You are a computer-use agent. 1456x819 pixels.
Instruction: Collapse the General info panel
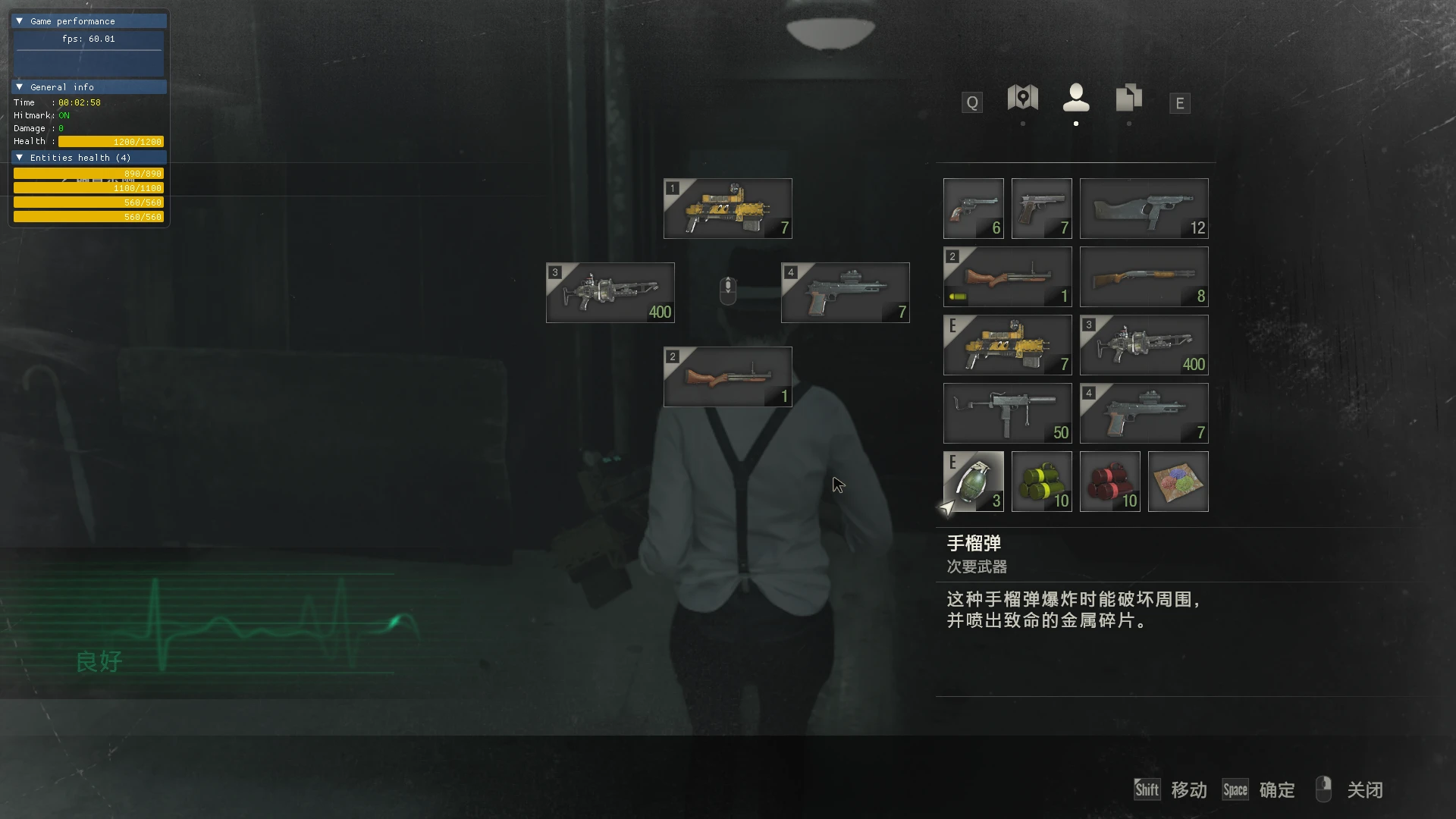[x=19, y=86]
